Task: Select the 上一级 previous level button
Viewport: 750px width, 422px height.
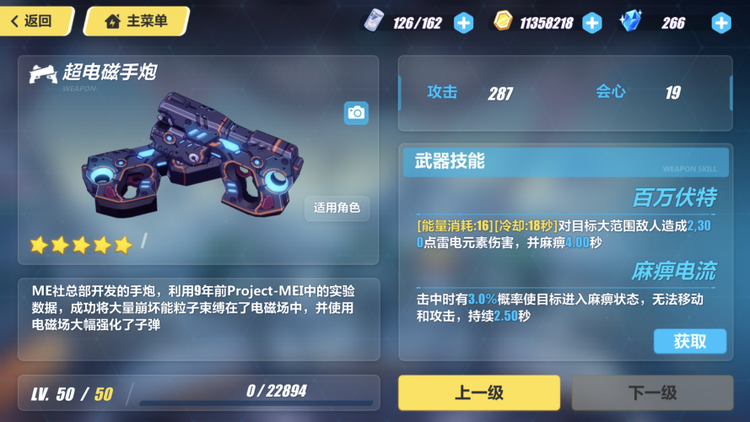Action: pyautogui.click(x=479, y=393)
